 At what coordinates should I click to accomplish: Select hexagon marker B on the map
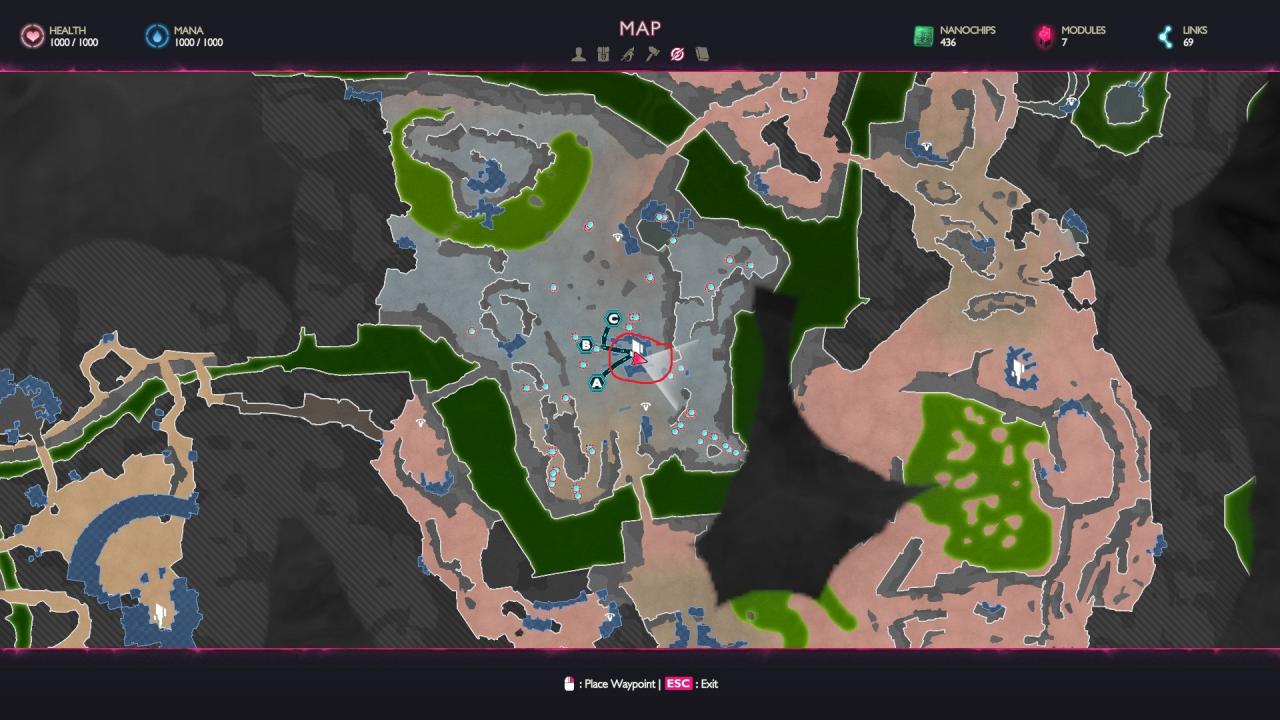[x=587, y=345]
